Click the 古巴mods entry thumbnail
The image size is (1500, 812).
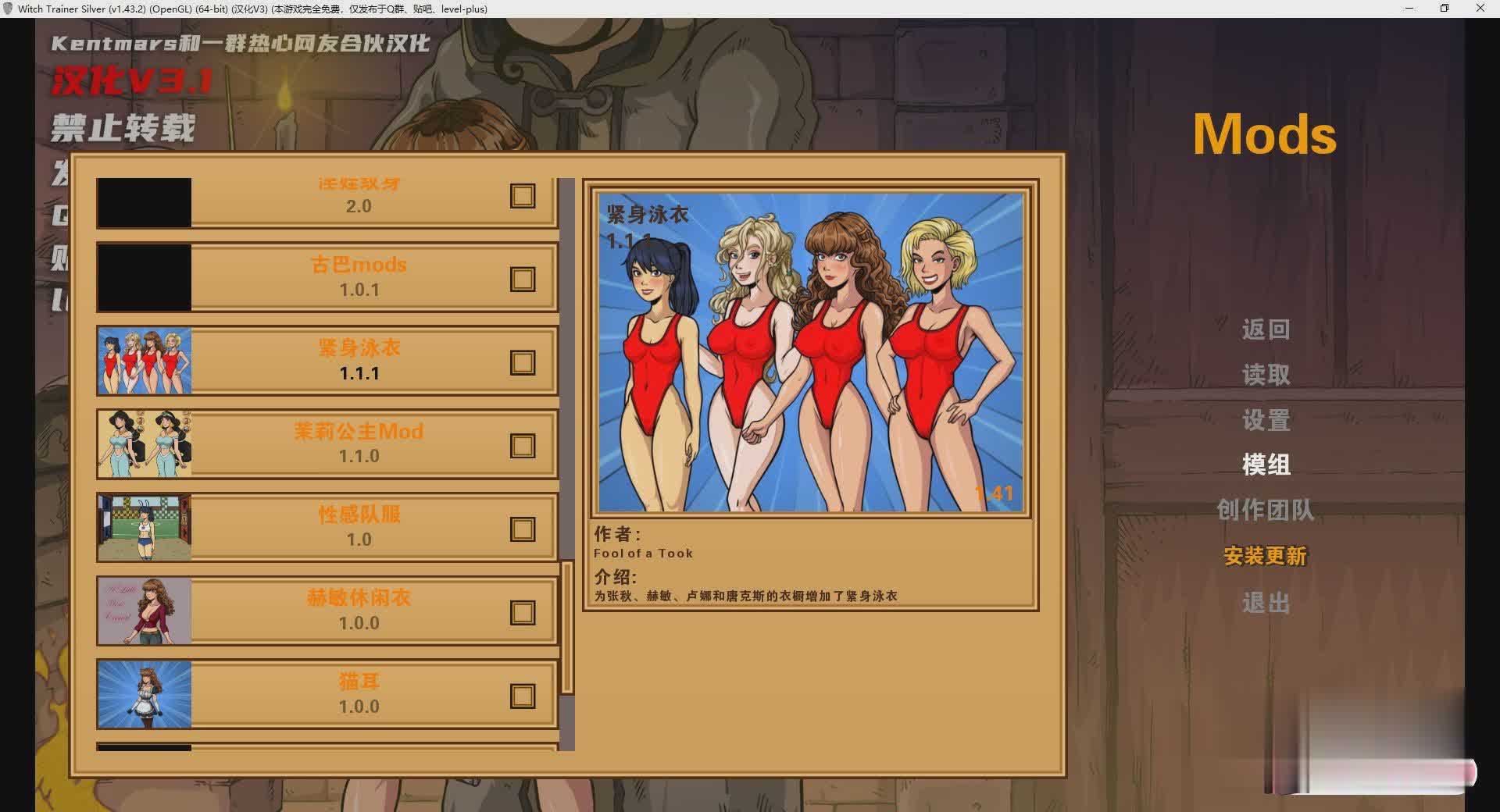pos(144,277)
